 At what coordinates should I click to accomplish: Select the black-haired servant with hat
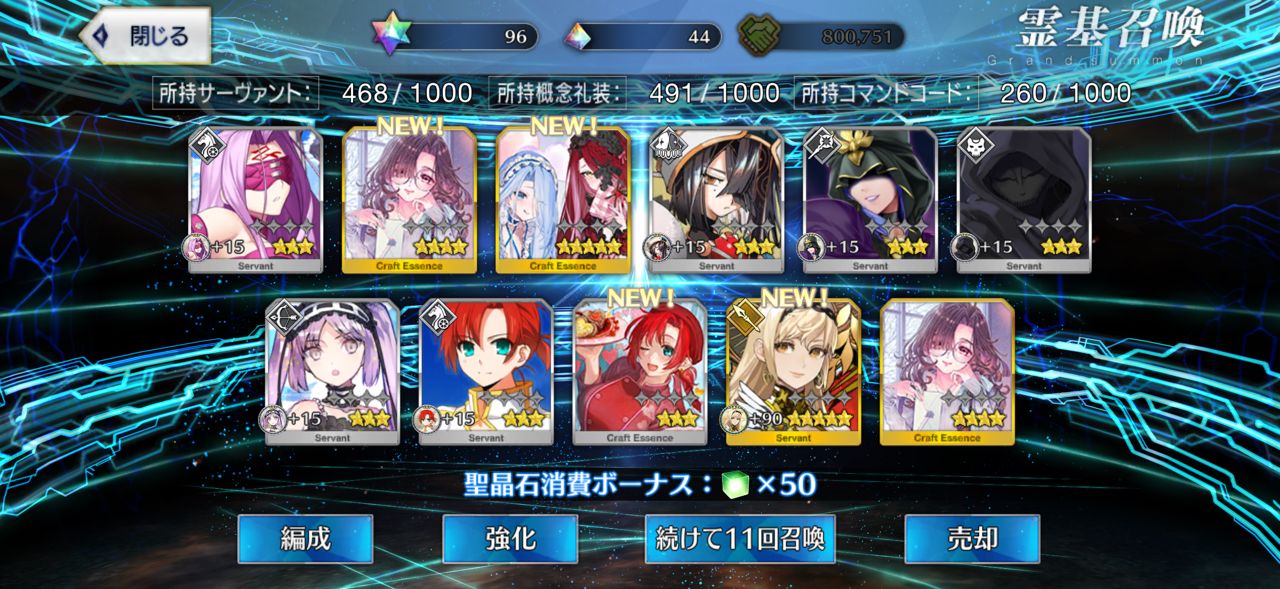tap(717, 200)
